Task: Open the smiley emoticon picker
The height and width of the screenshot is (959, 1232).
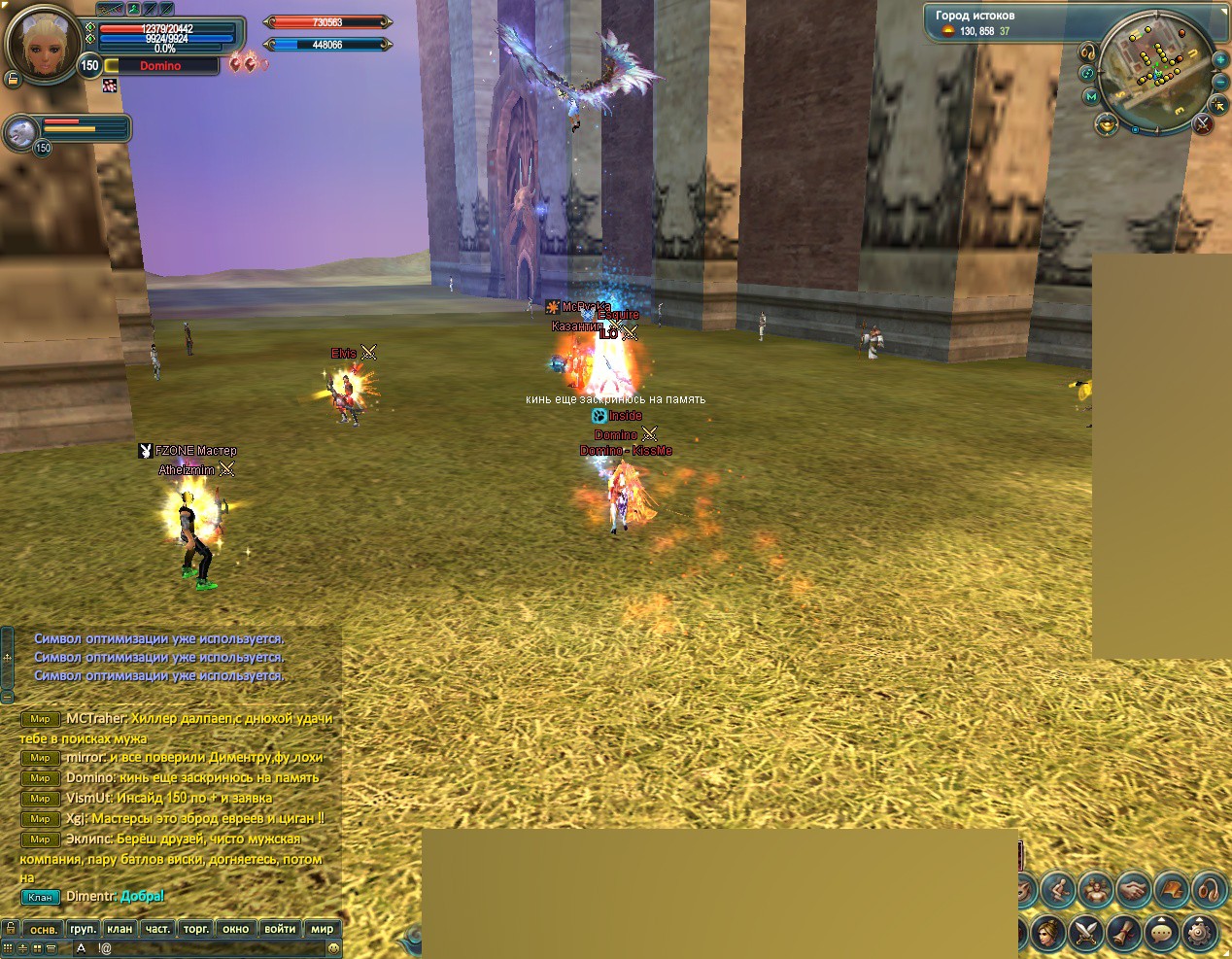Action: [x=333, y=948]
